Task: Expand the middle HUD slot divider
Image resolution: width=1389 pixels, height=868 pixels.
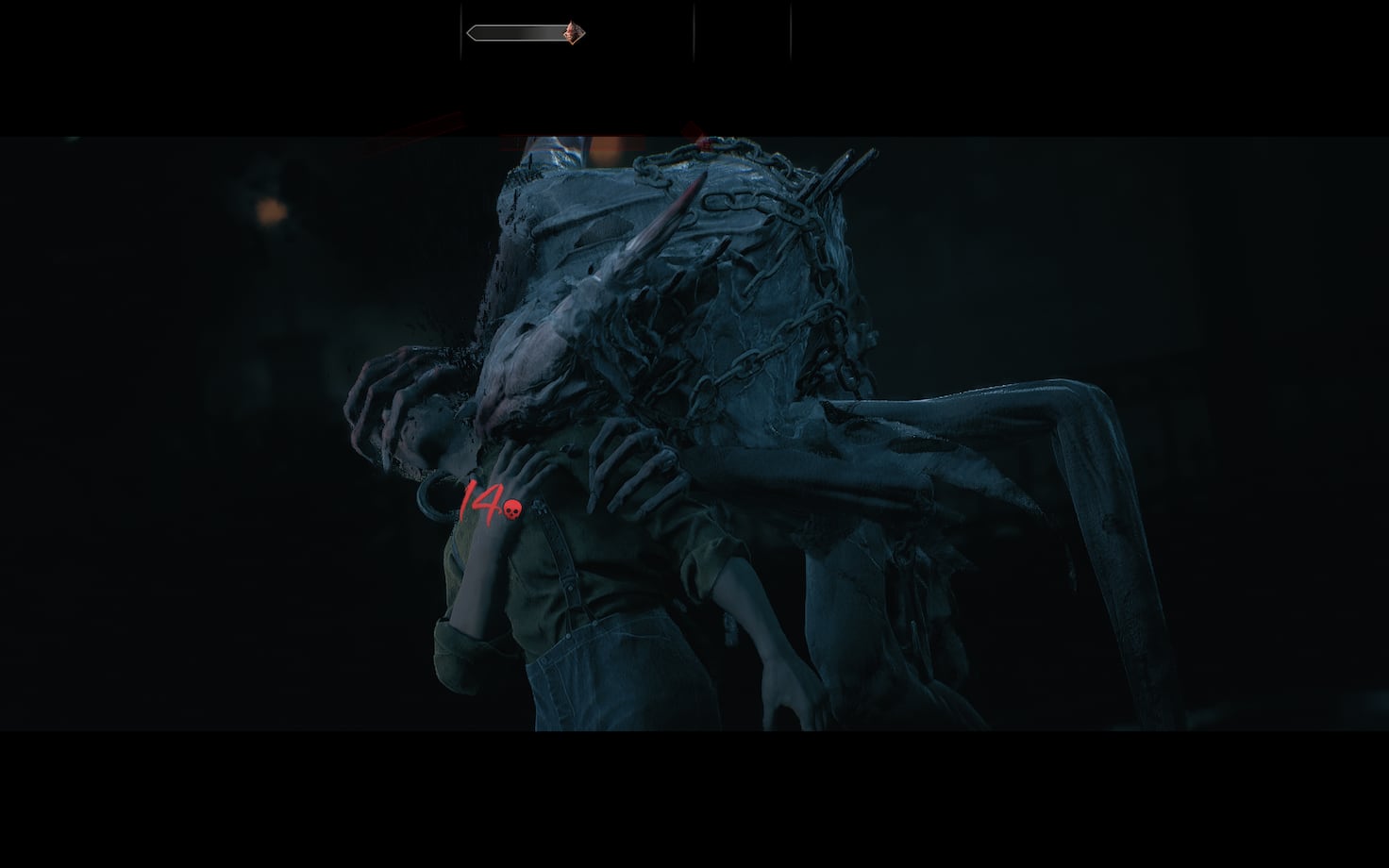Action: [x=694, y=31]
